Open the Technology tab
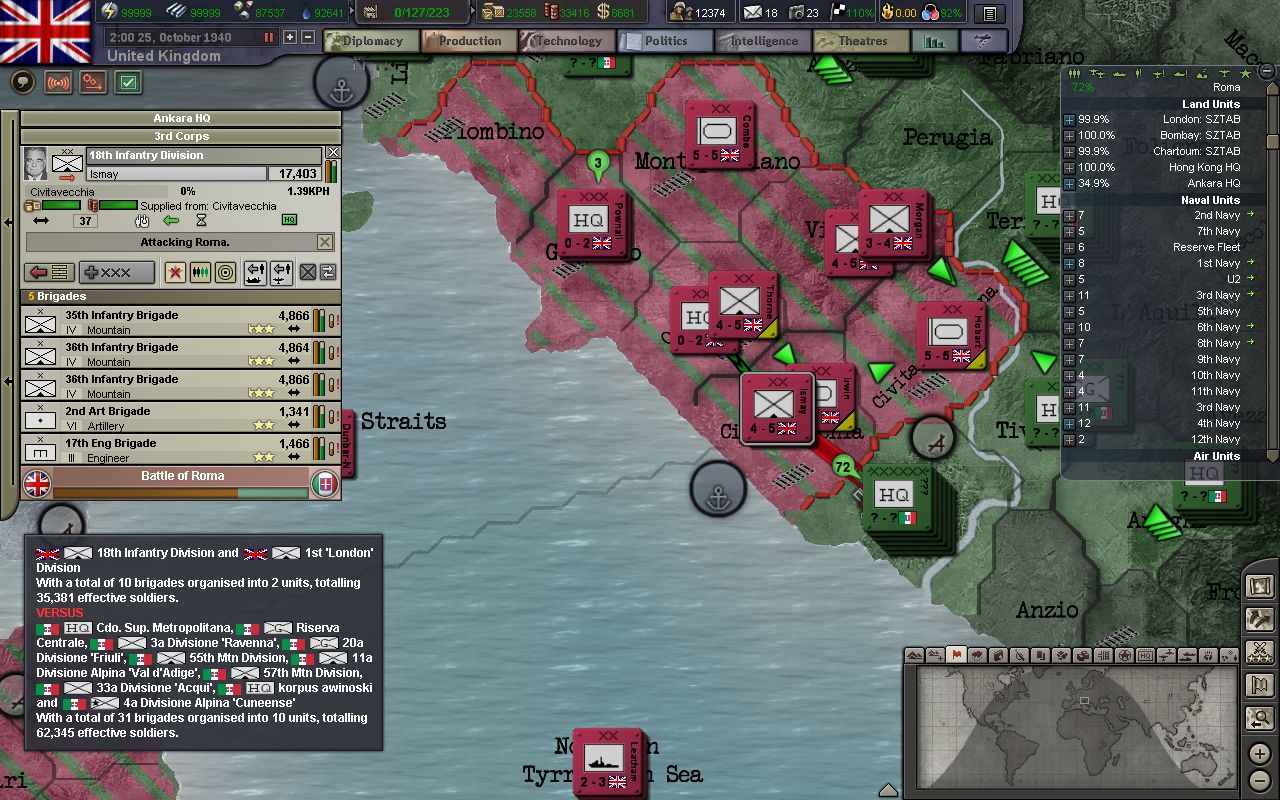 coord(567,41)
